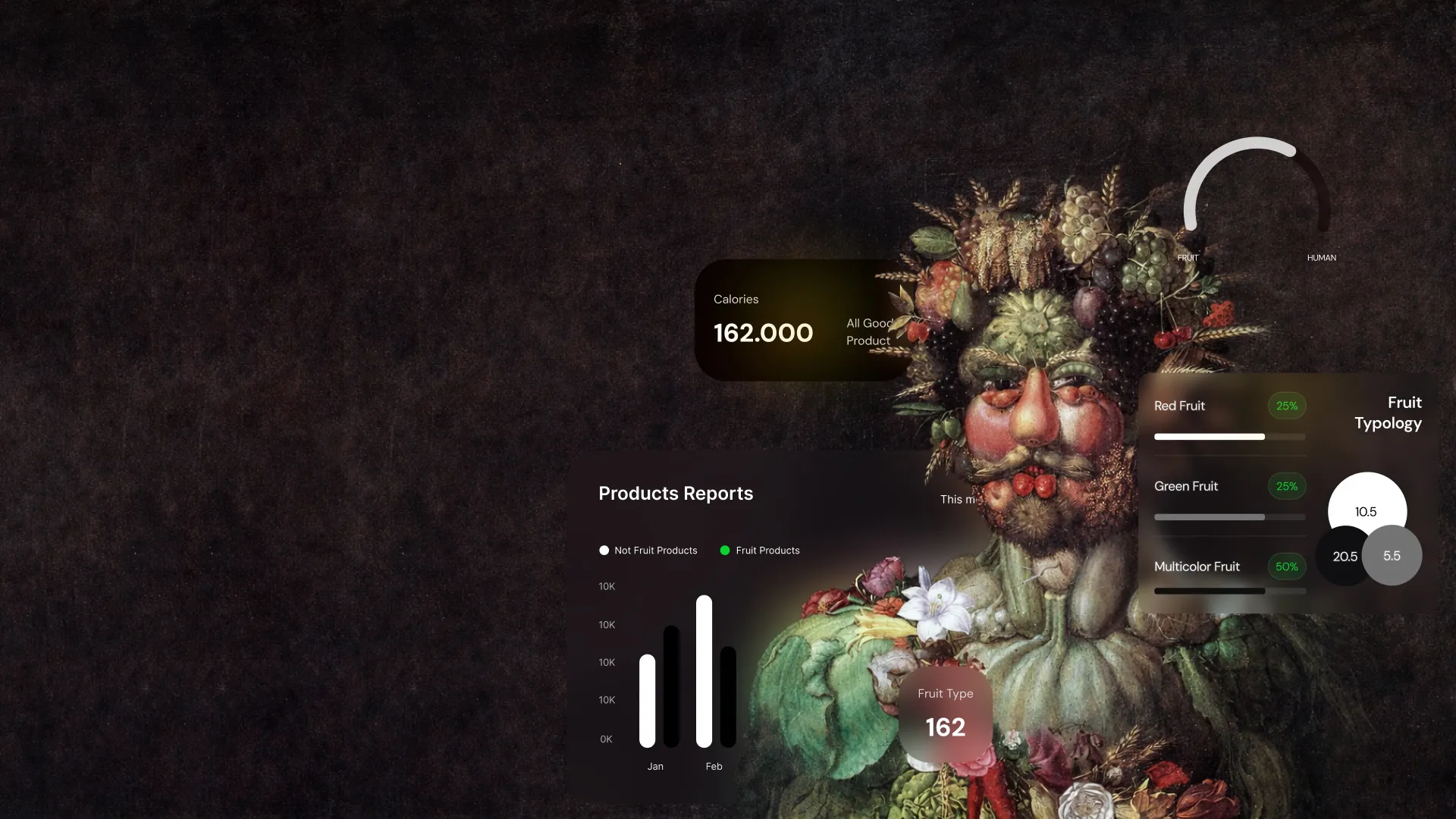1456x819 pixels.
Task: Expand the All Good Product summary
Action: (x=870, y=331)
